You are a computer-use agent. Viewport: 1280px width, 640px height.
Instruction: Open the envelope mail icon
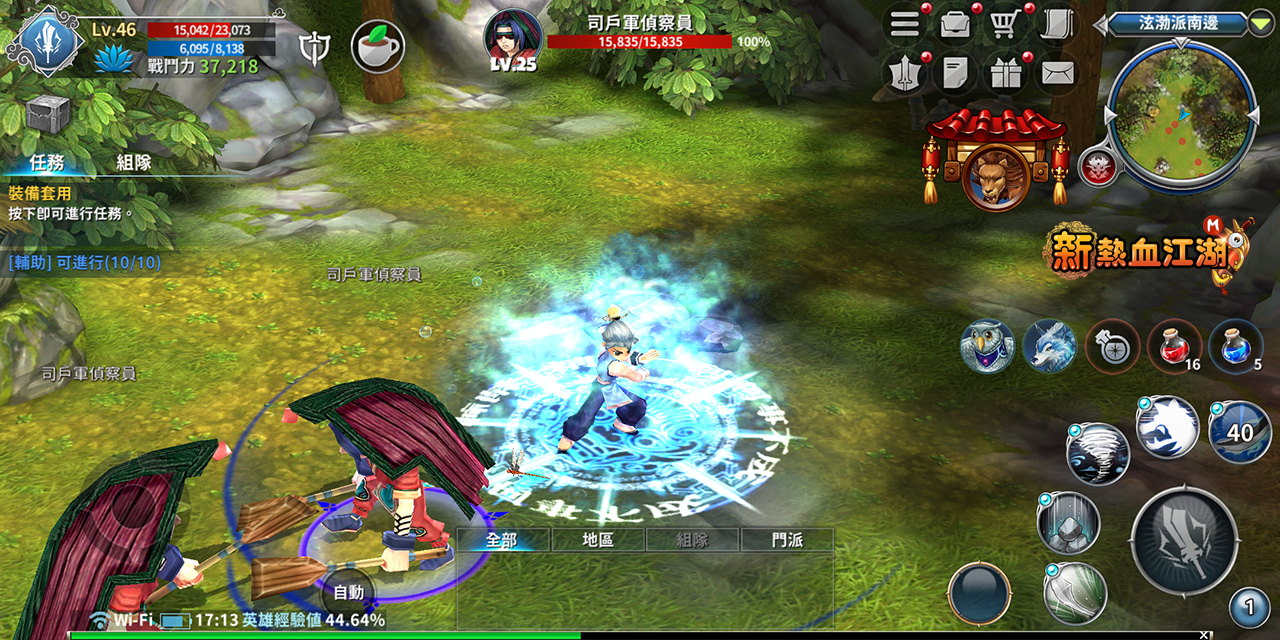pyautogui.click(x=1056, y=73)
